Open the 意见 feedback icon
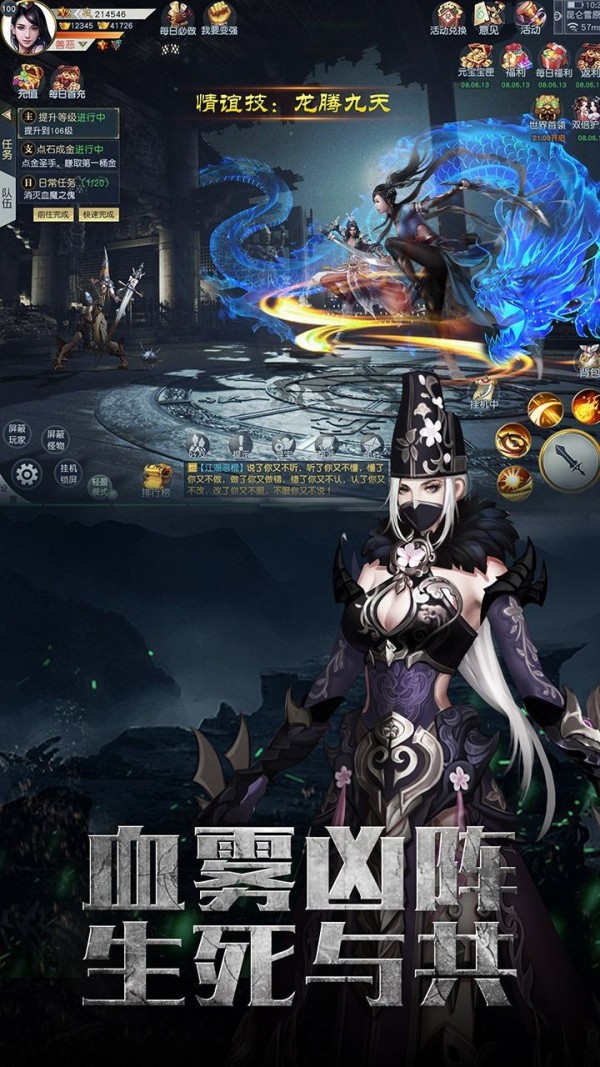Viewport: 600px width, 1067px height. click(489, 18)
